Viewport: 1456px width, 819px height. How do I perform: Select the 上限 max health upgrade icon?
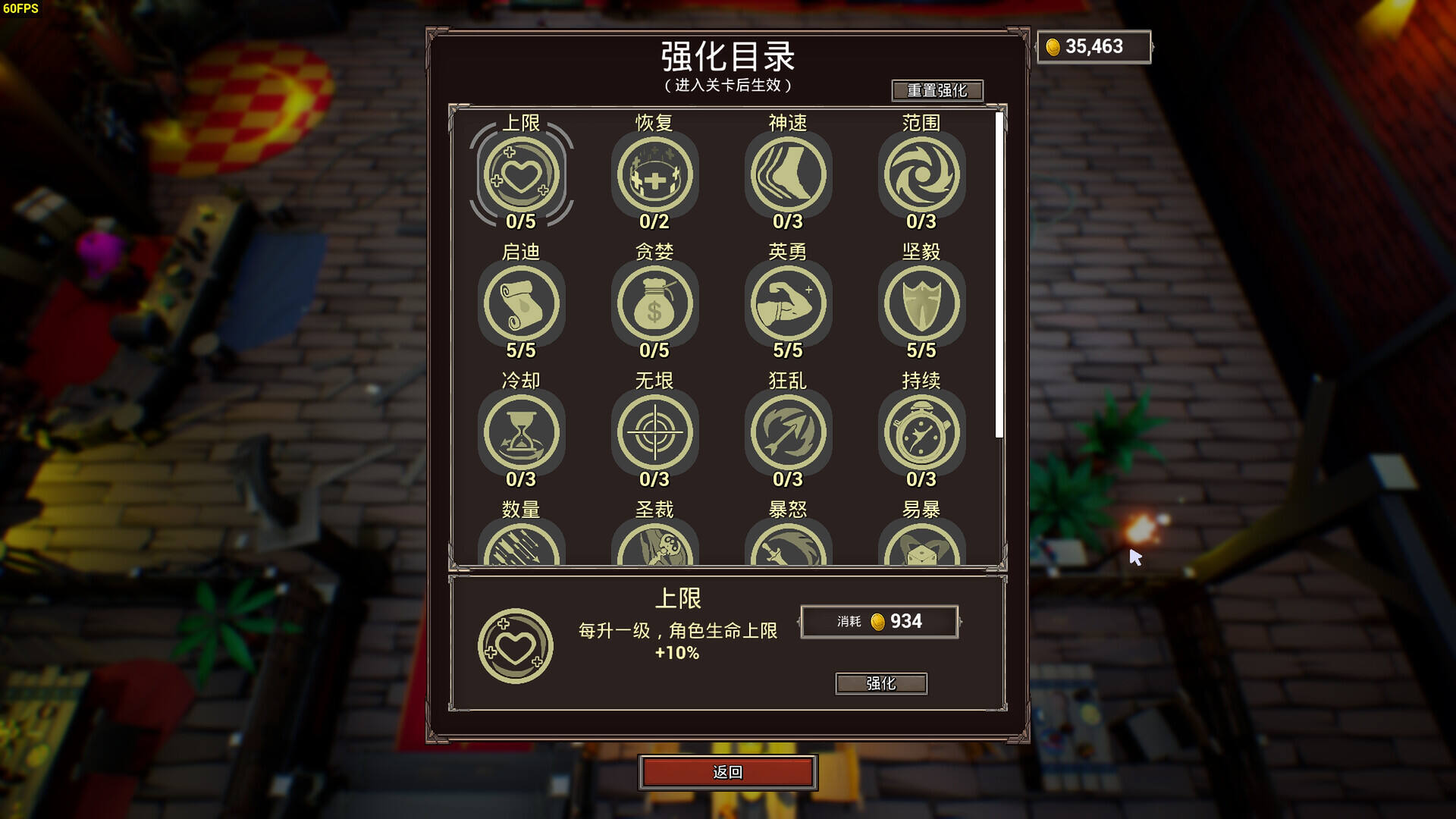pyautogui.click(x=522, y=173)
